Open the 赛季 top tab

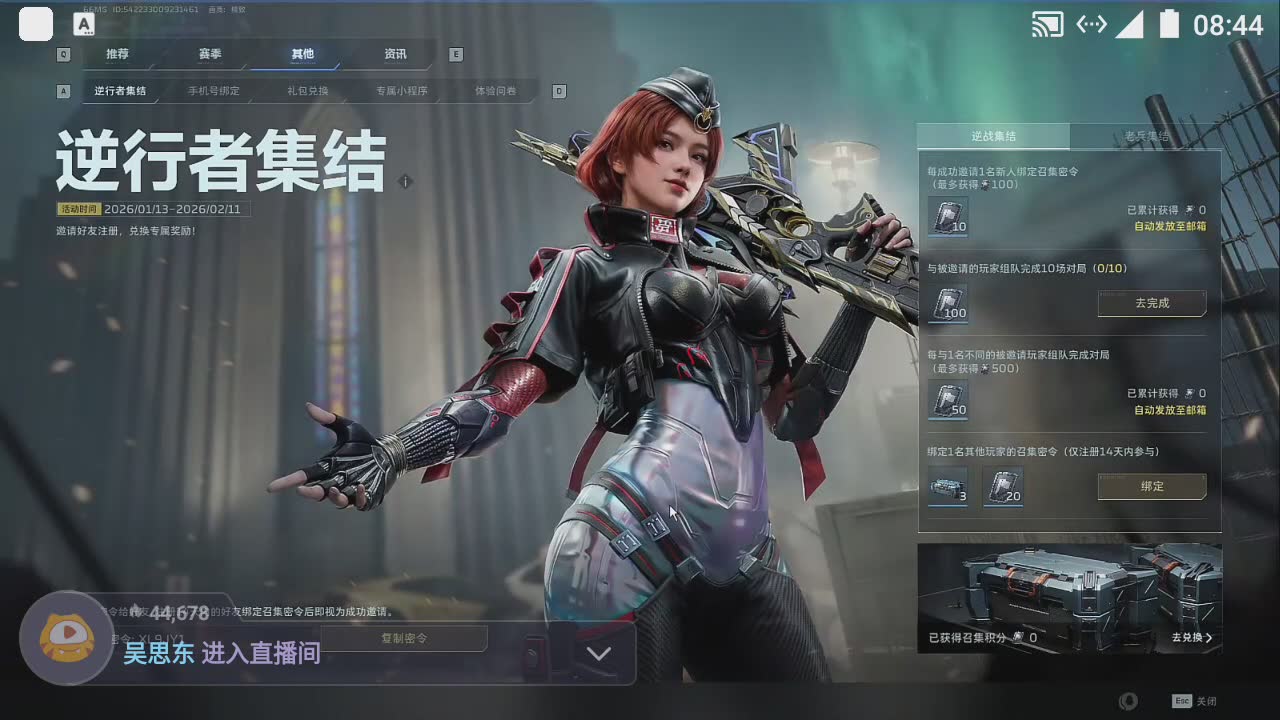[x=209, y=54]
